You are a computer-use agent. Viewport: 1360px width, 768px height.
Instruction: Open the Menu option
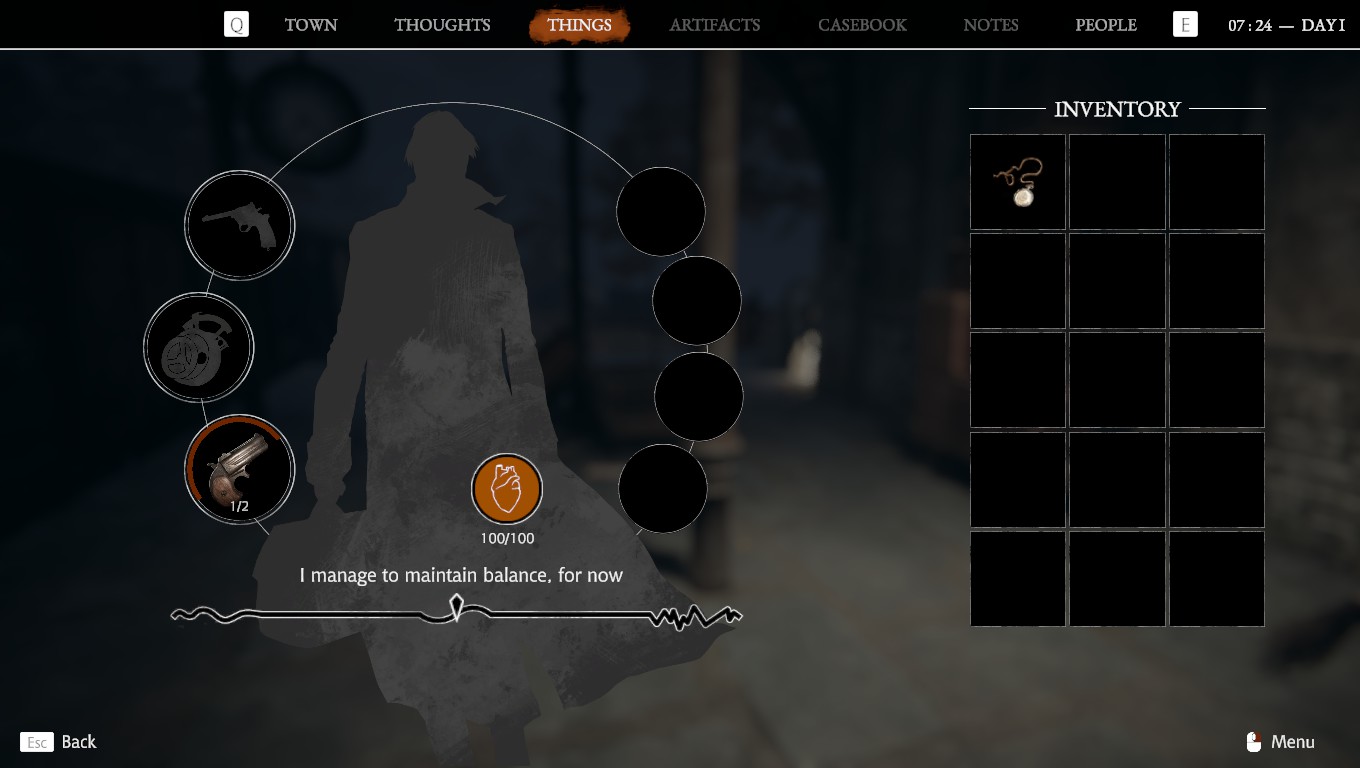tap(1281, 742)
